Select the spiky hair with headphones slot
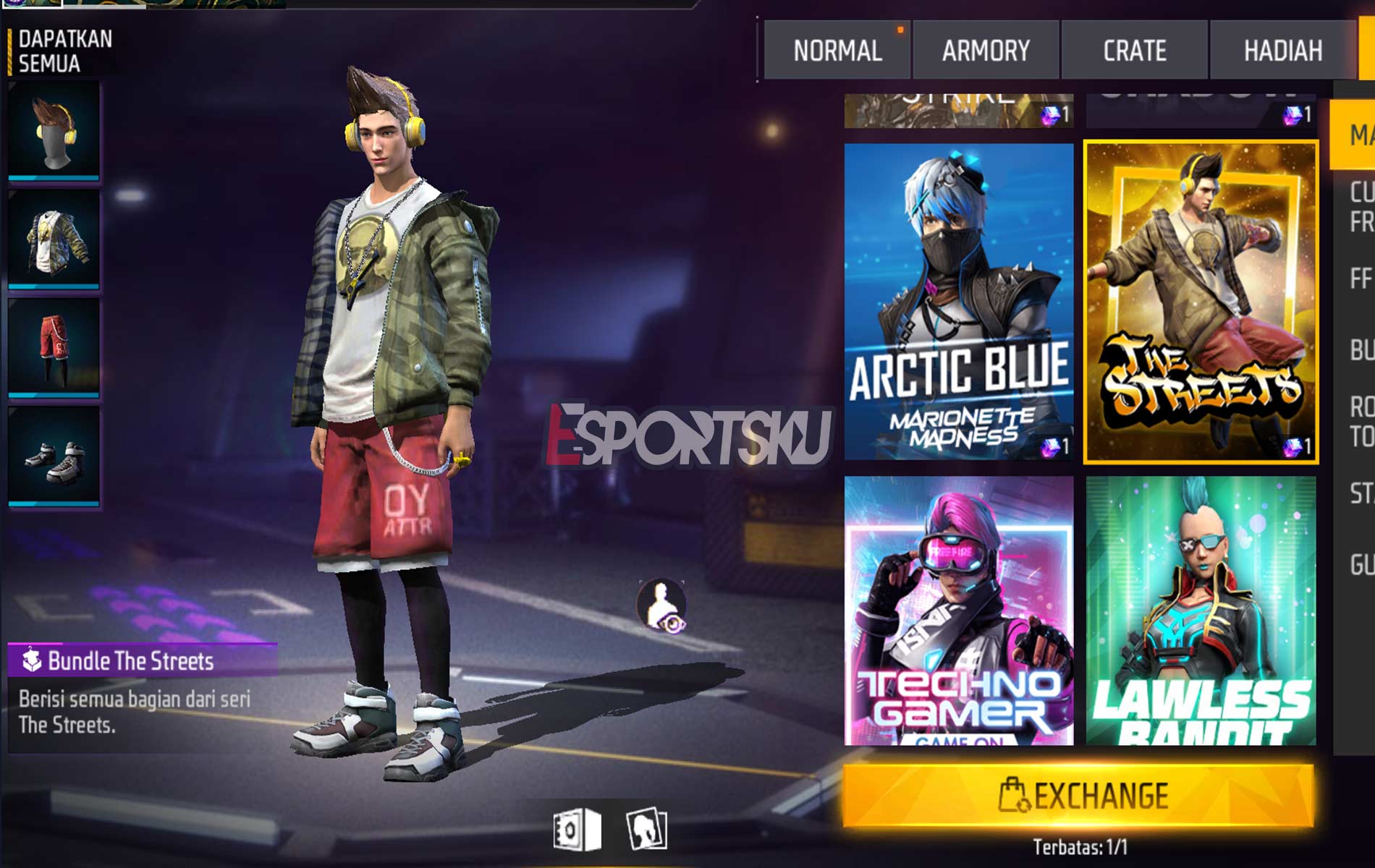The width and height of the screenshot is (1375, 868). 54,130
